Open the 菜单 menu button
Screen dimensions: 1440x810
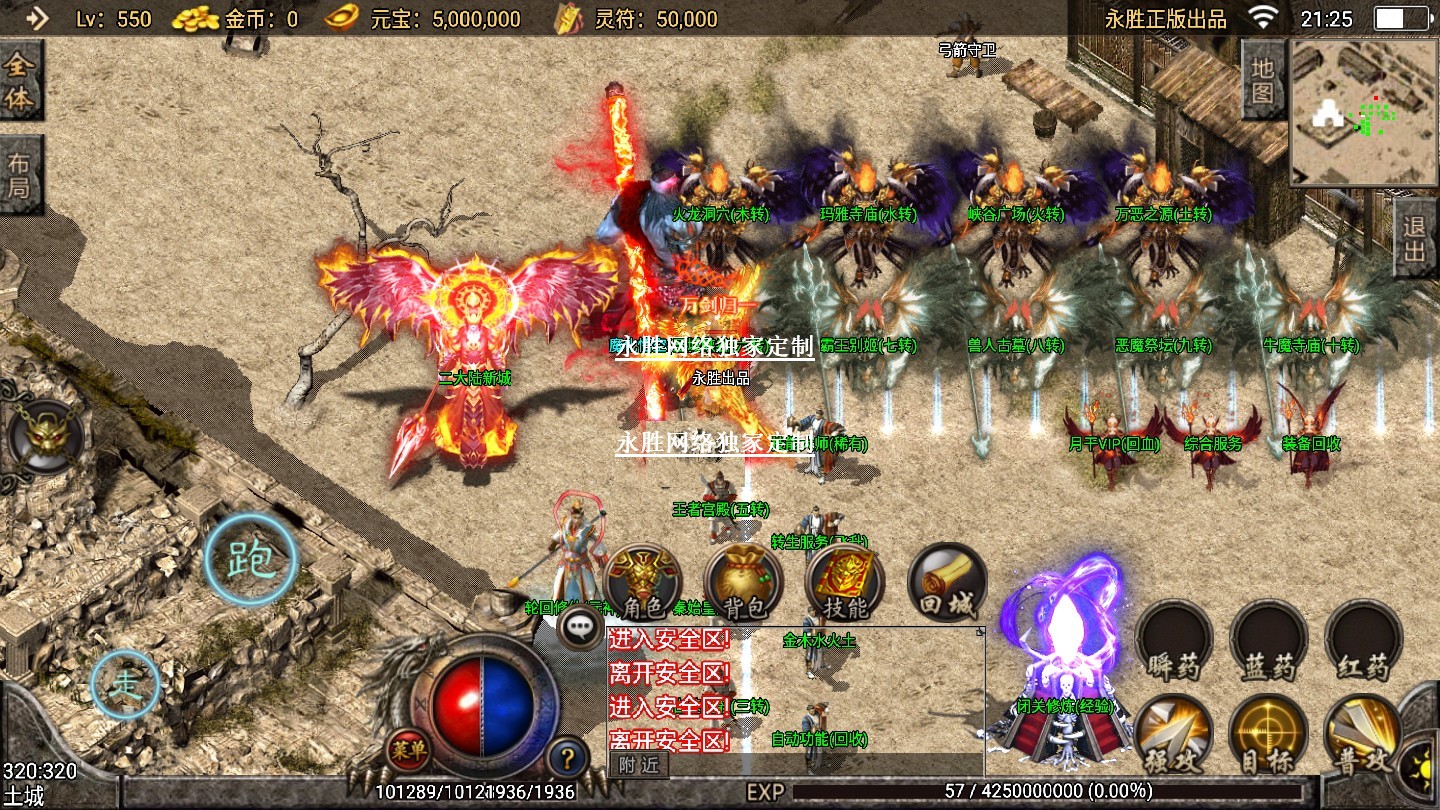pyautogui.click(x=409, y=749)
